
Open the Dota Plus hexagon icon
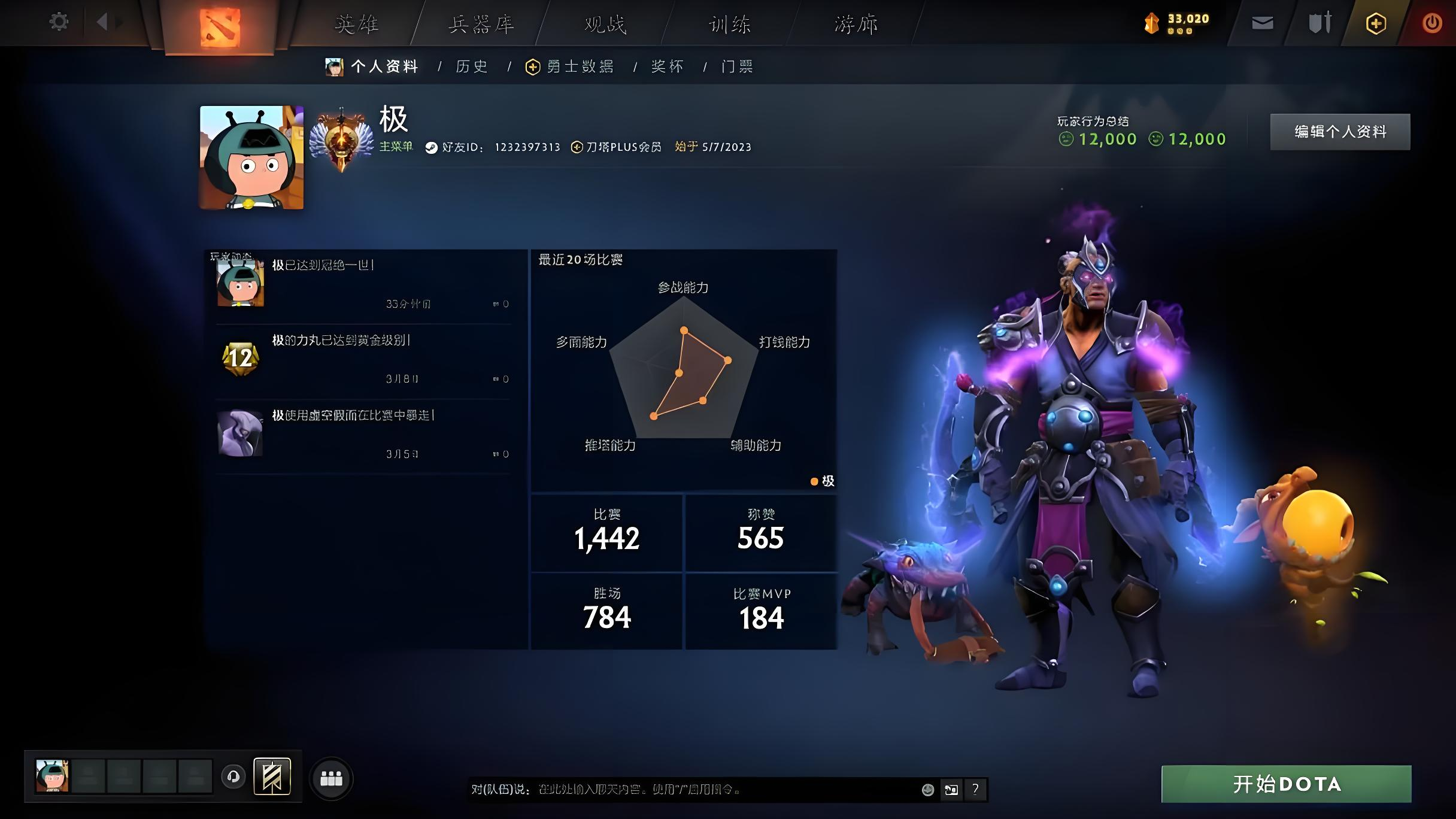(1376, 23)
